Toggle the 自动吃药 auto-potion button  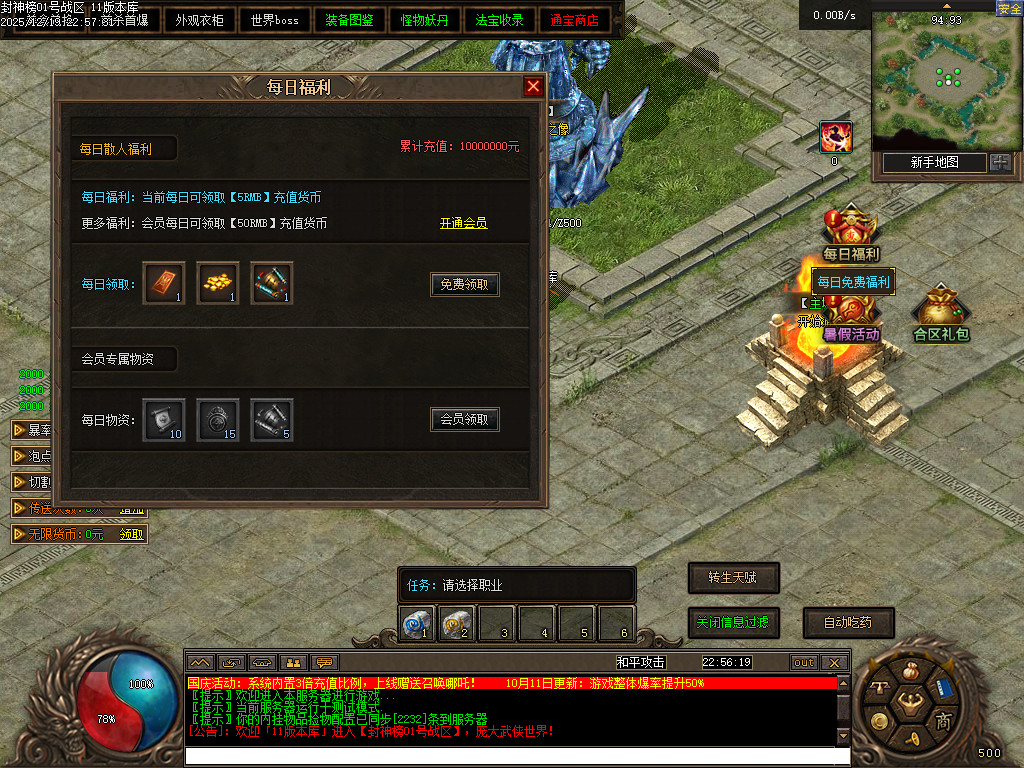848,622
